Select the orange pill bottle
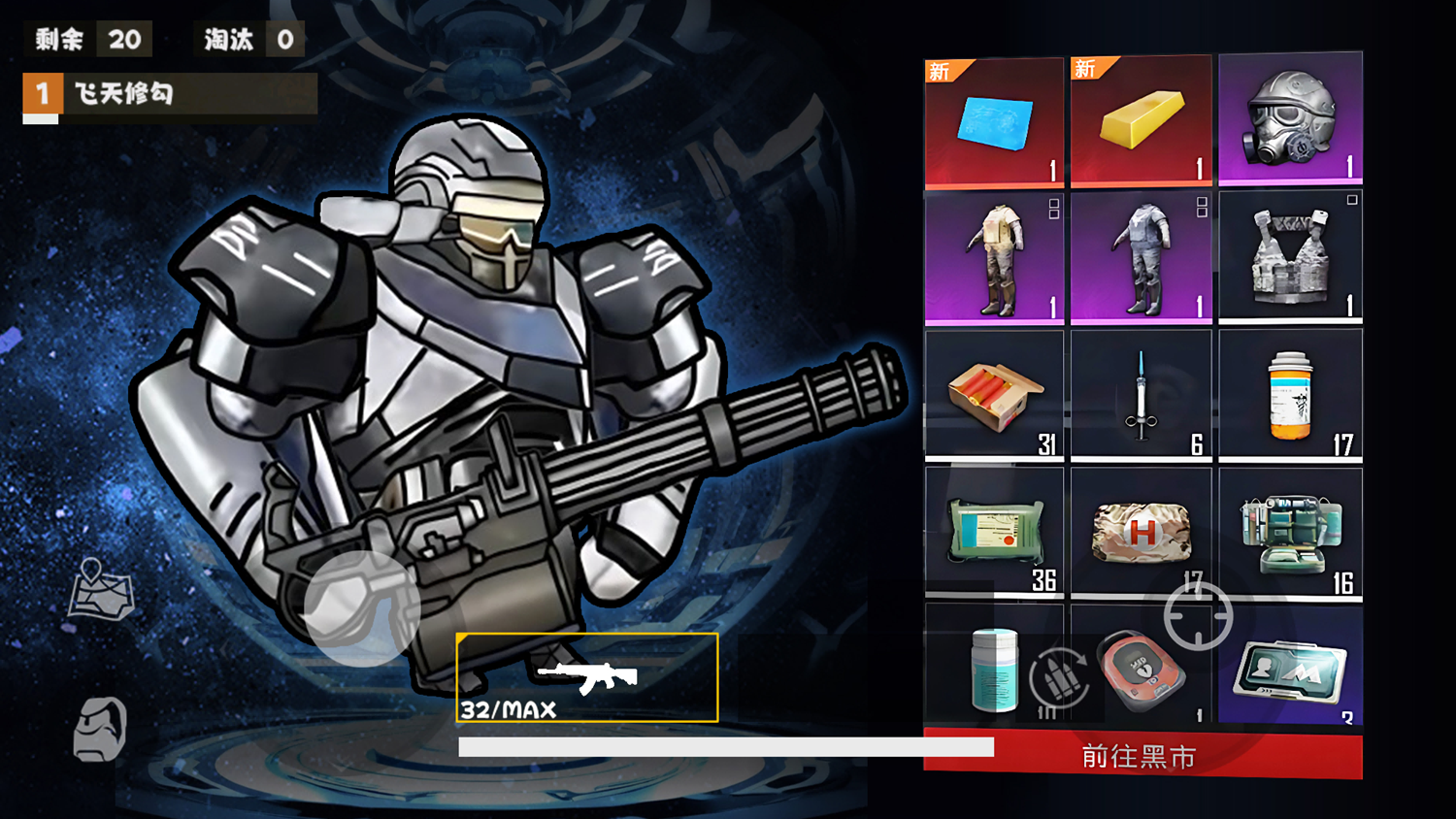Image resolution: width=1456 pixels, height=819 pixels. pyautogui.click(x=1290, y=395)
